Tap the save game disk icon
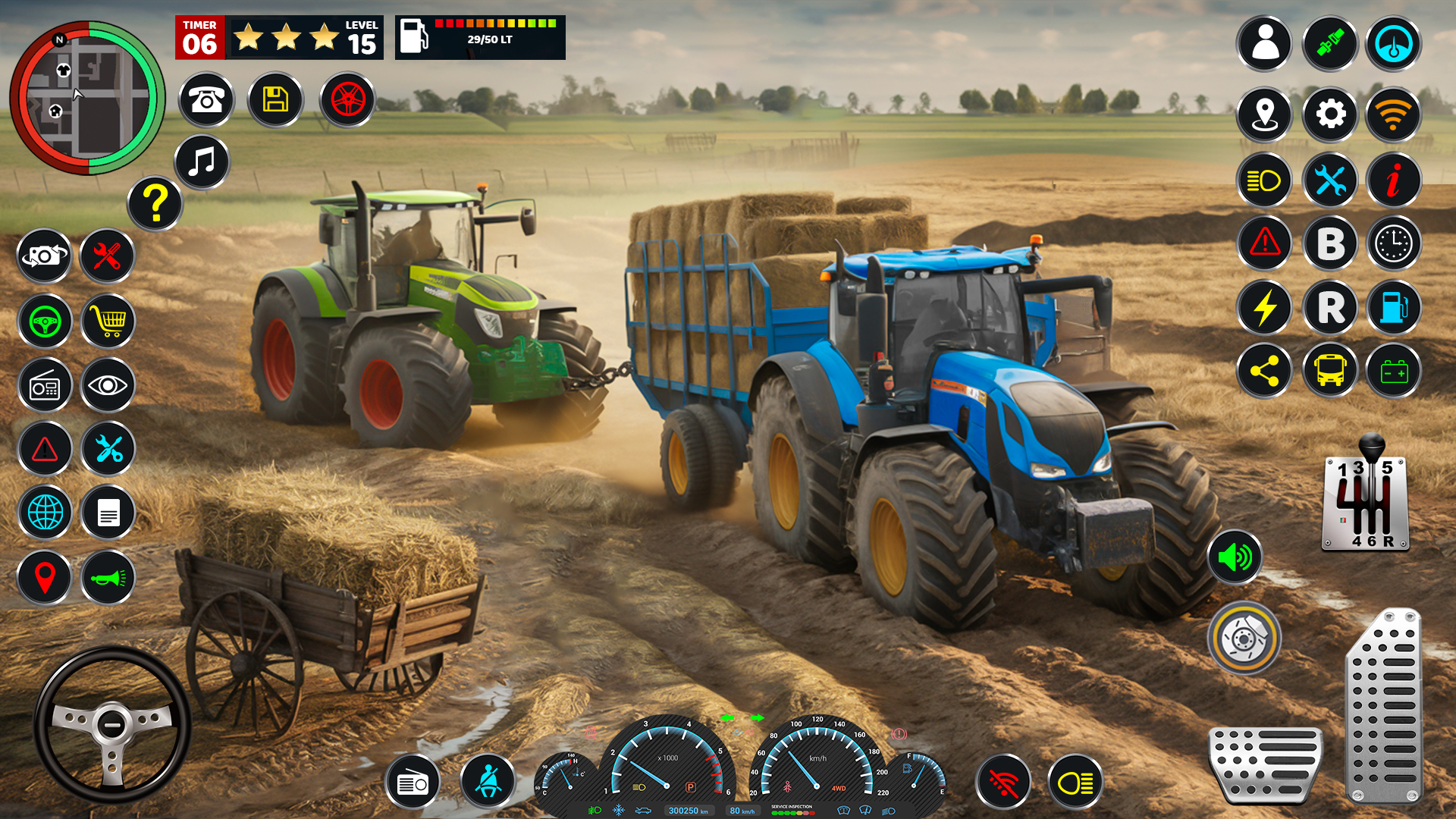The image size is (1456, 819). [x=275, y=99]
